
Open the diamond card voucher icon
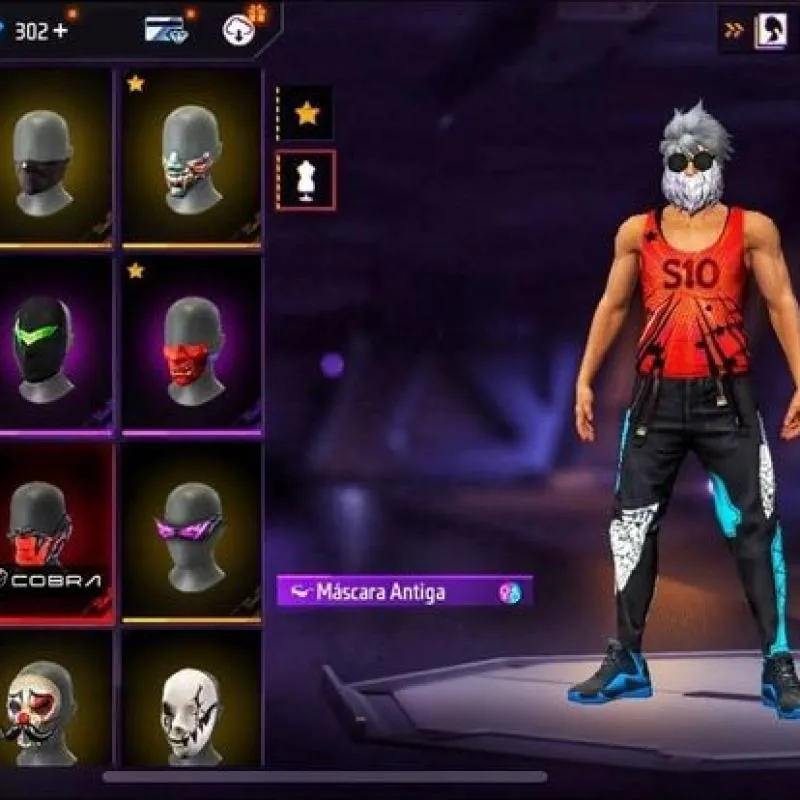click(x=164, y=29)
